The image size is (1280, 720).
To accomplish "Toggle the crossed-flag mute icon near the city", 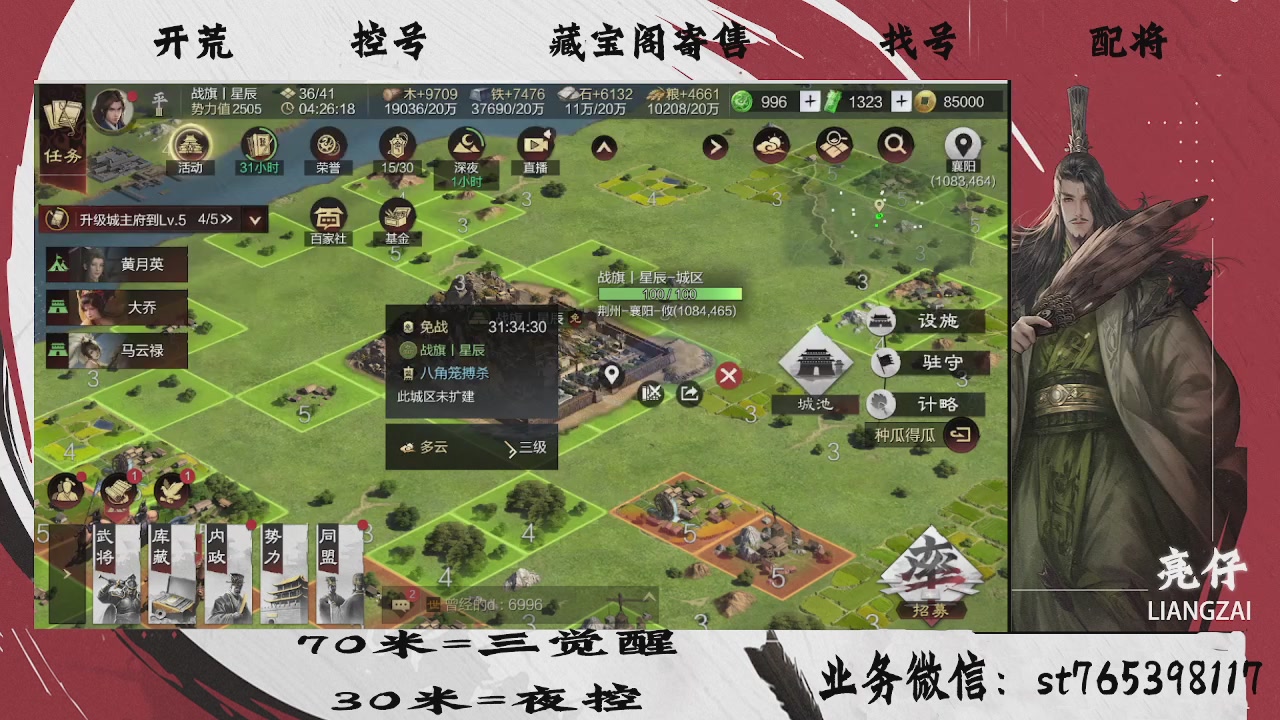I will [x=651, y=394].
